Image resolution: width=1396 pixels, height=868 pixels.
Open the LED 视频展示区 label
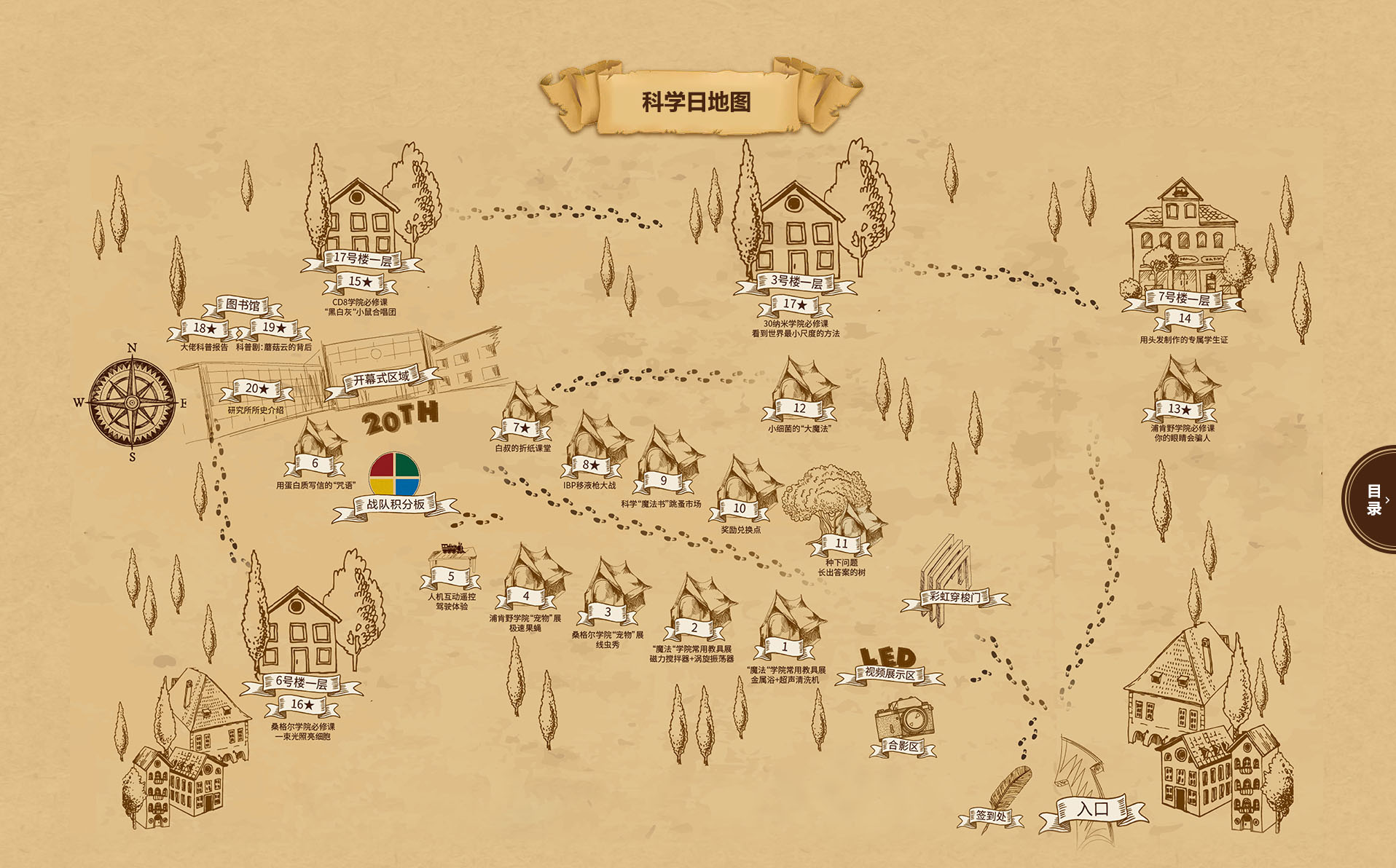click(x=889, y=674)
